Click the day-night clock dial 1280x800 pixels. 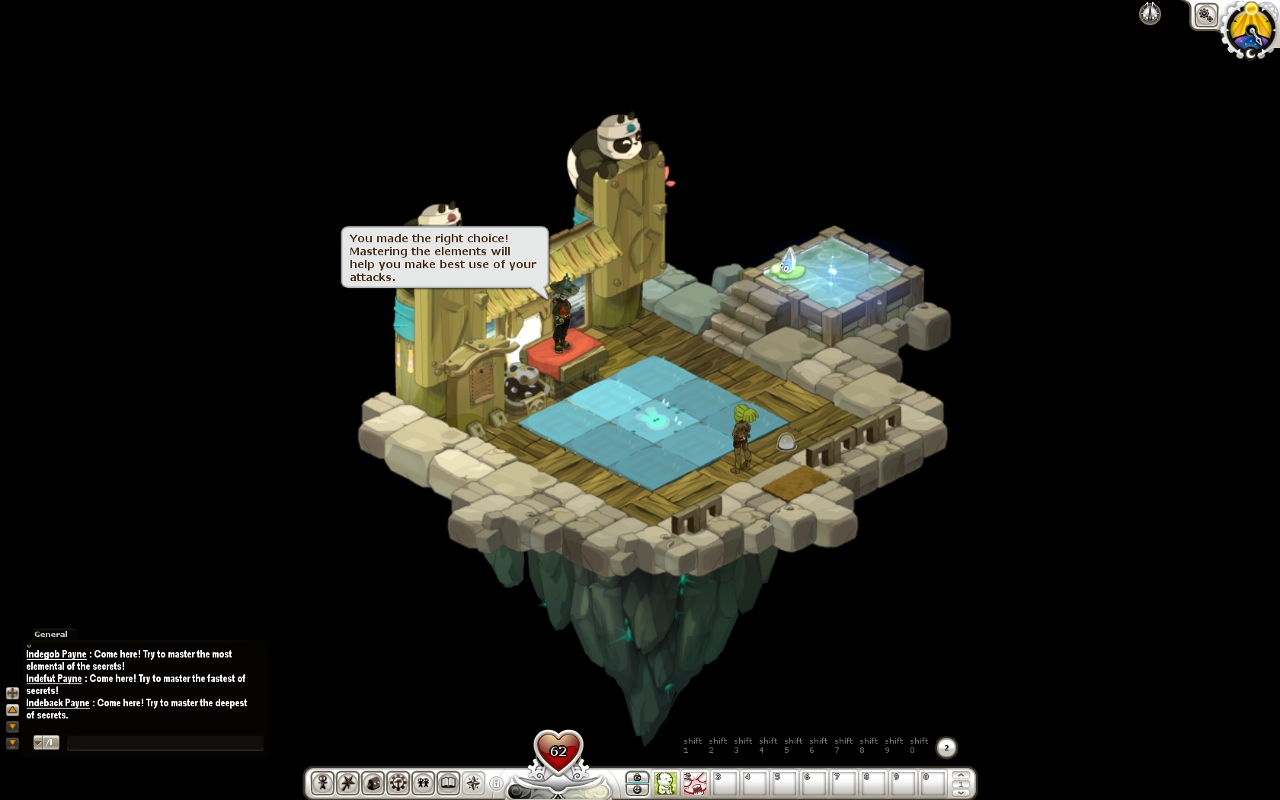(x=1252, y=28)
